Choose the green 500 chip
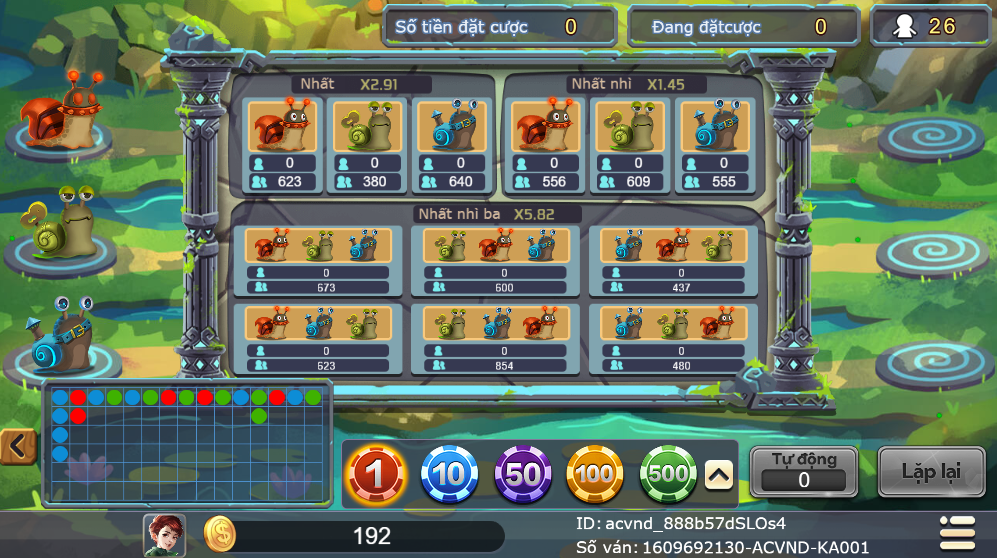Screen dimensions: 997x558 [668, 474]
